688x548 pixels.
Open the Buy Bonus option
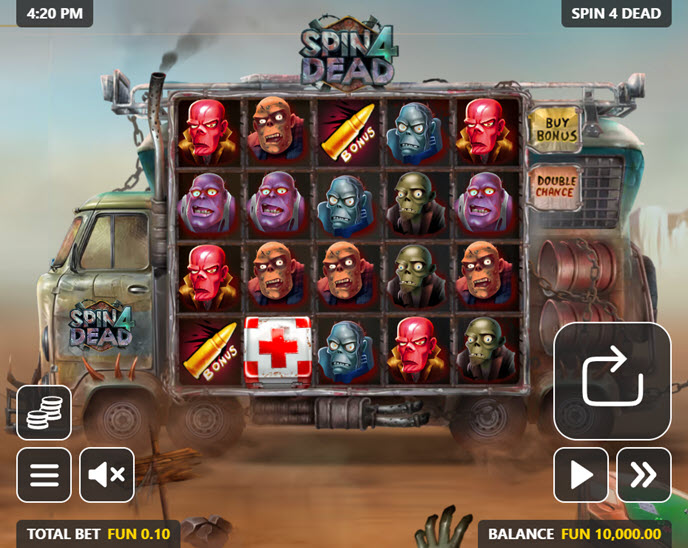click(x=556, y=128)
